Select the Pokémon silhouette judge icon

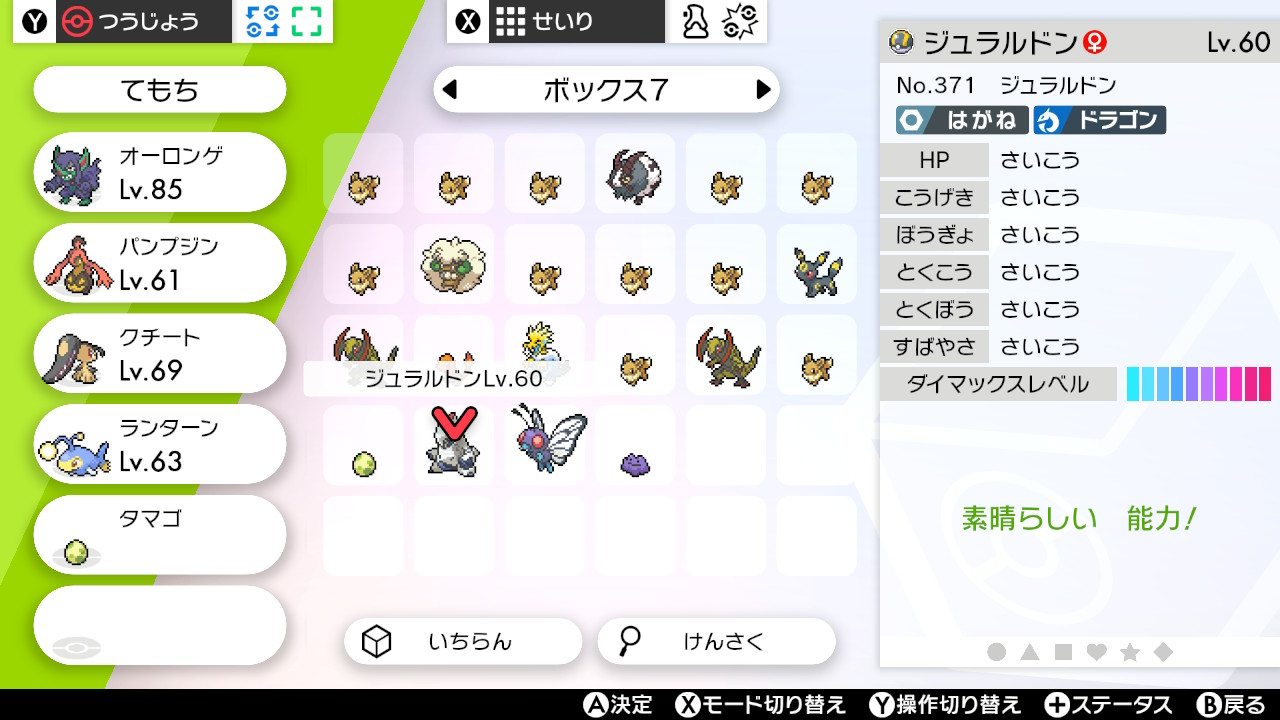[694, 20]
